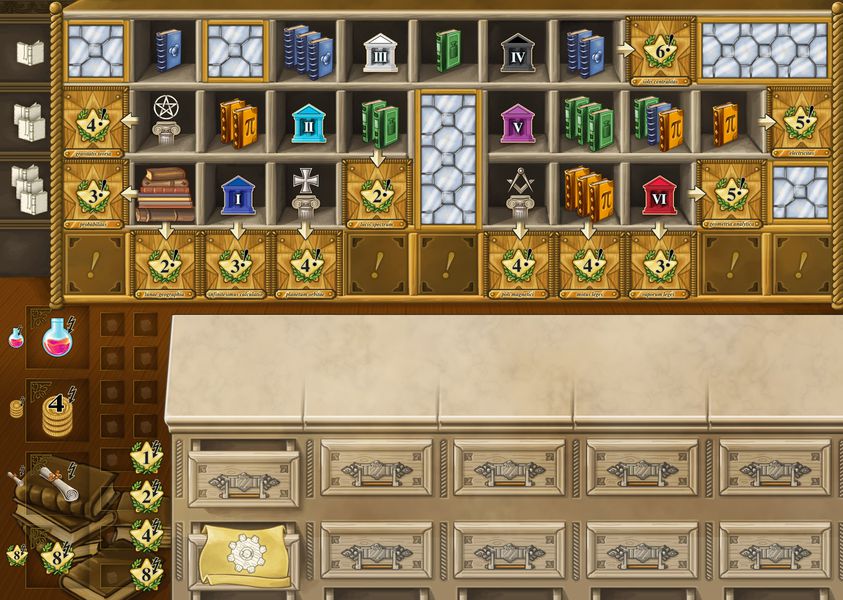
Task: Choose the red building numbered VI
Action: point(657,195)
